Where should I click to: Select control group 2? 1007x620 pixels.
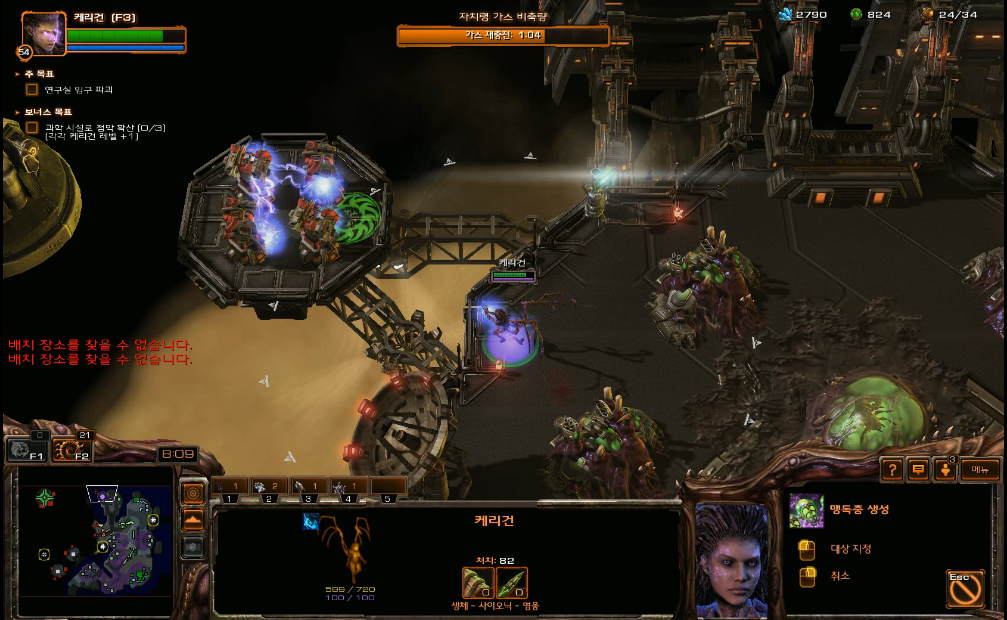tap(270, 488)
